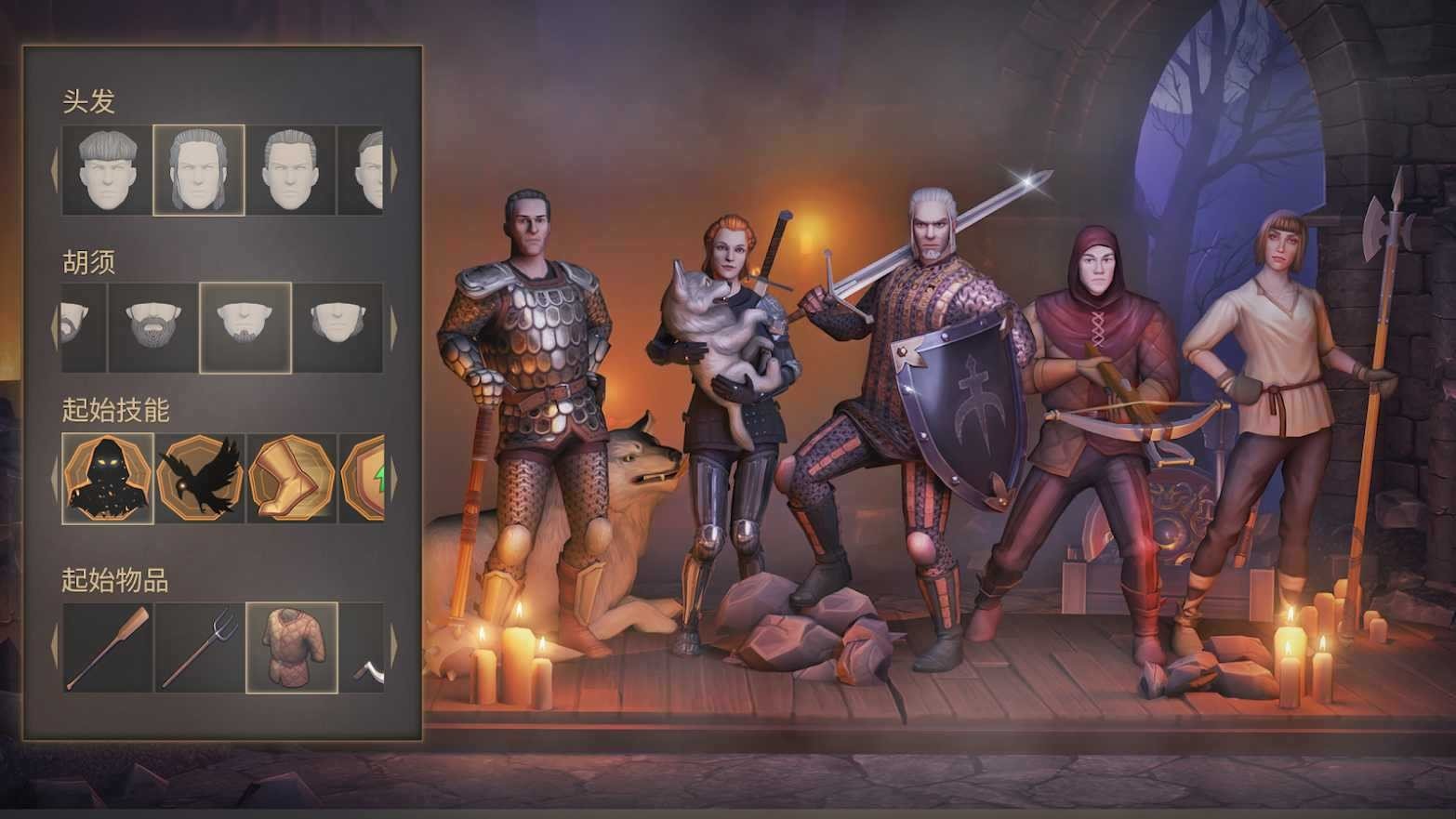Choose the wooden oar starting item
Screen dimensions: 1456x819
107,647
